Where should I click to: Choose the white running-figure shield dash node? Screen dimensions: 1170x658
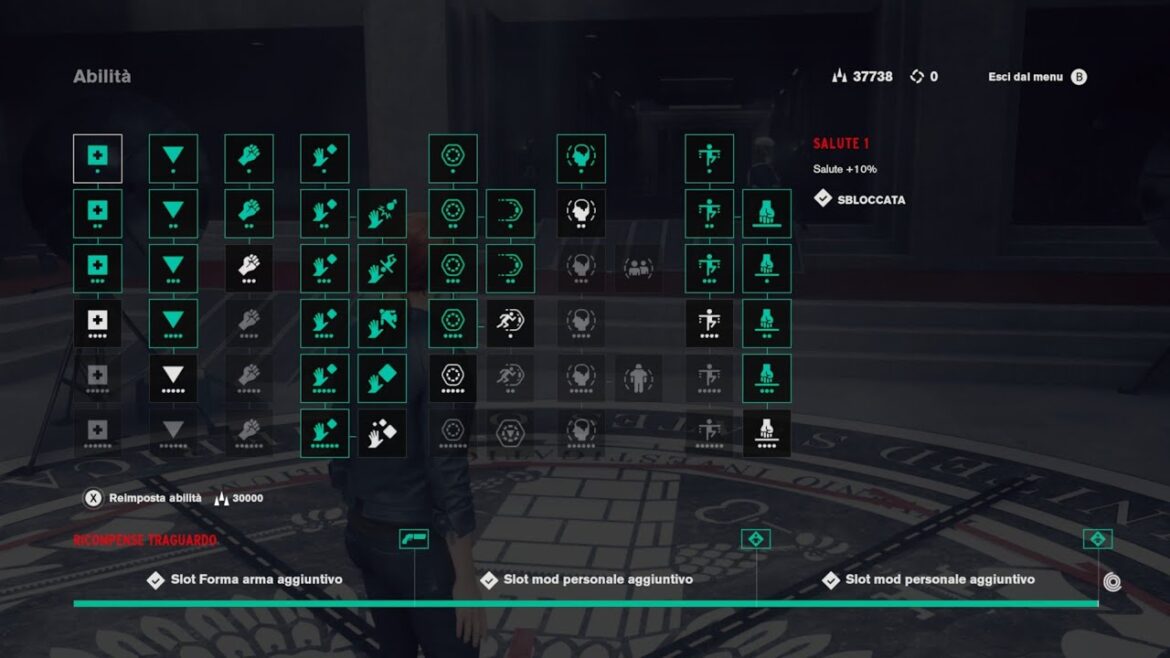[510, 323]
